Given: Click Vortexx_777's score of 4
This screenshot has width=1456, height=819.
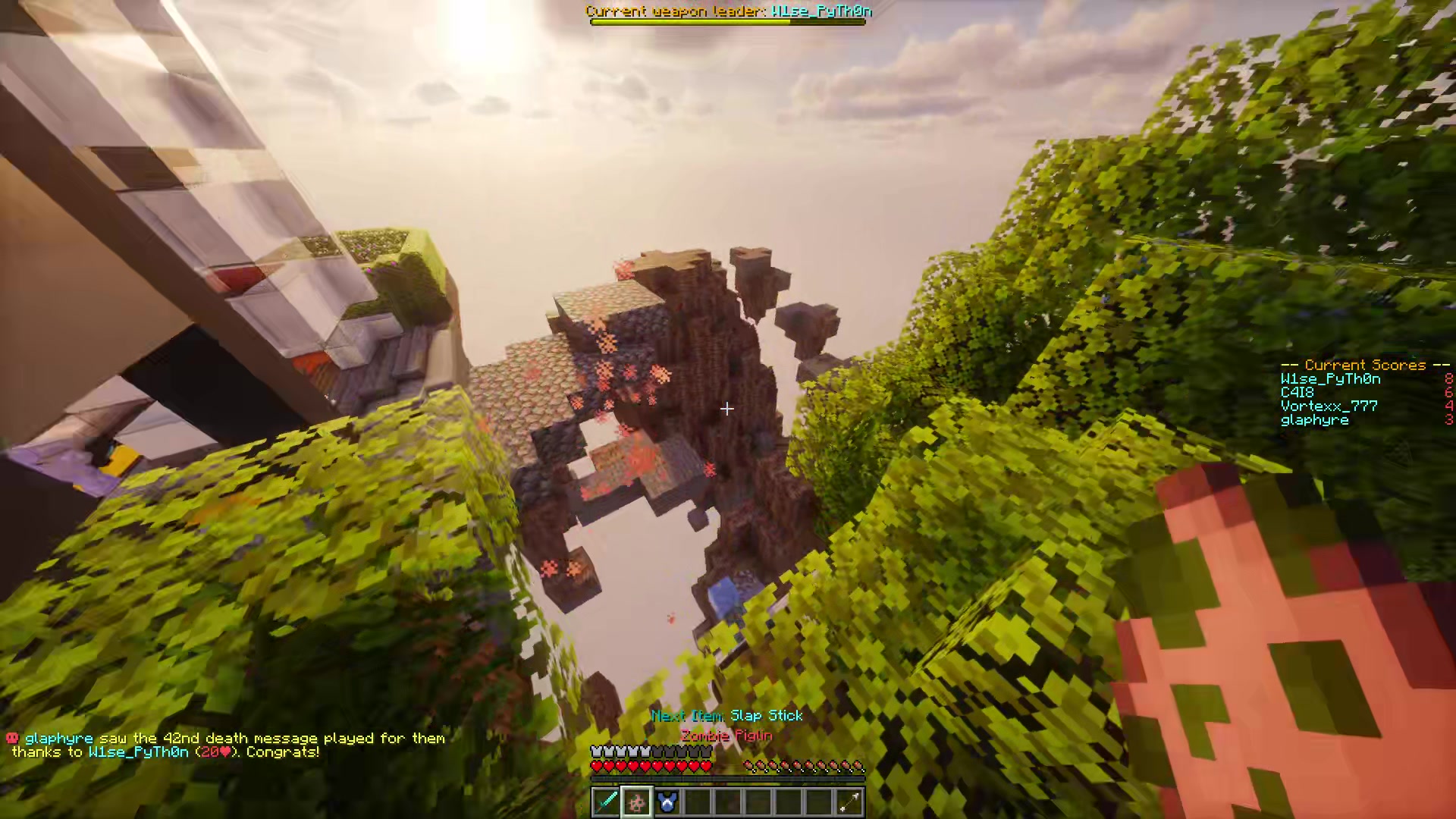Looking at the screenshot, I should [1447, 406].
